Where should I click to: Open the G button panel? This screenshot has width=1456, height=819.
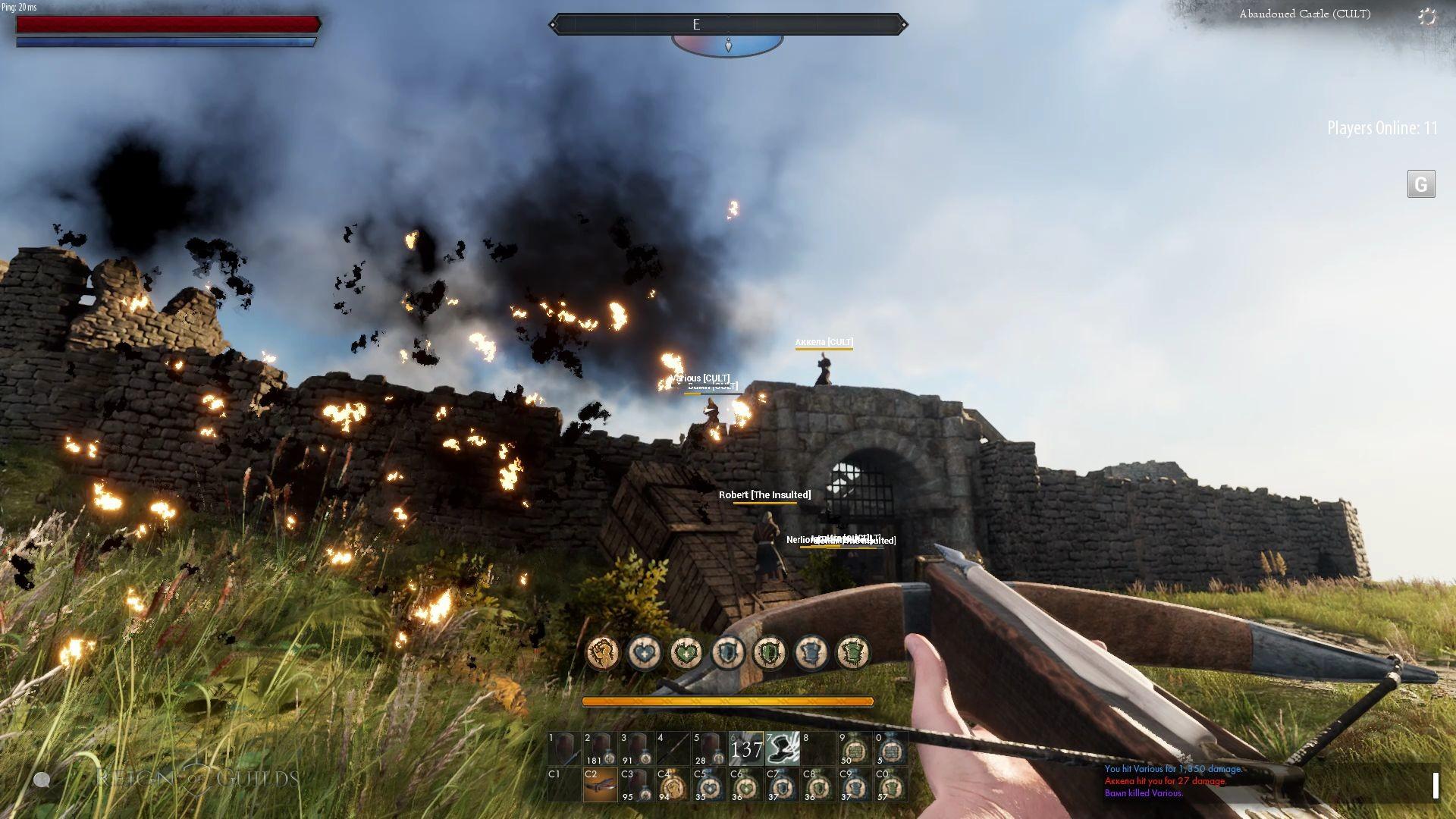coord(1421,184)
